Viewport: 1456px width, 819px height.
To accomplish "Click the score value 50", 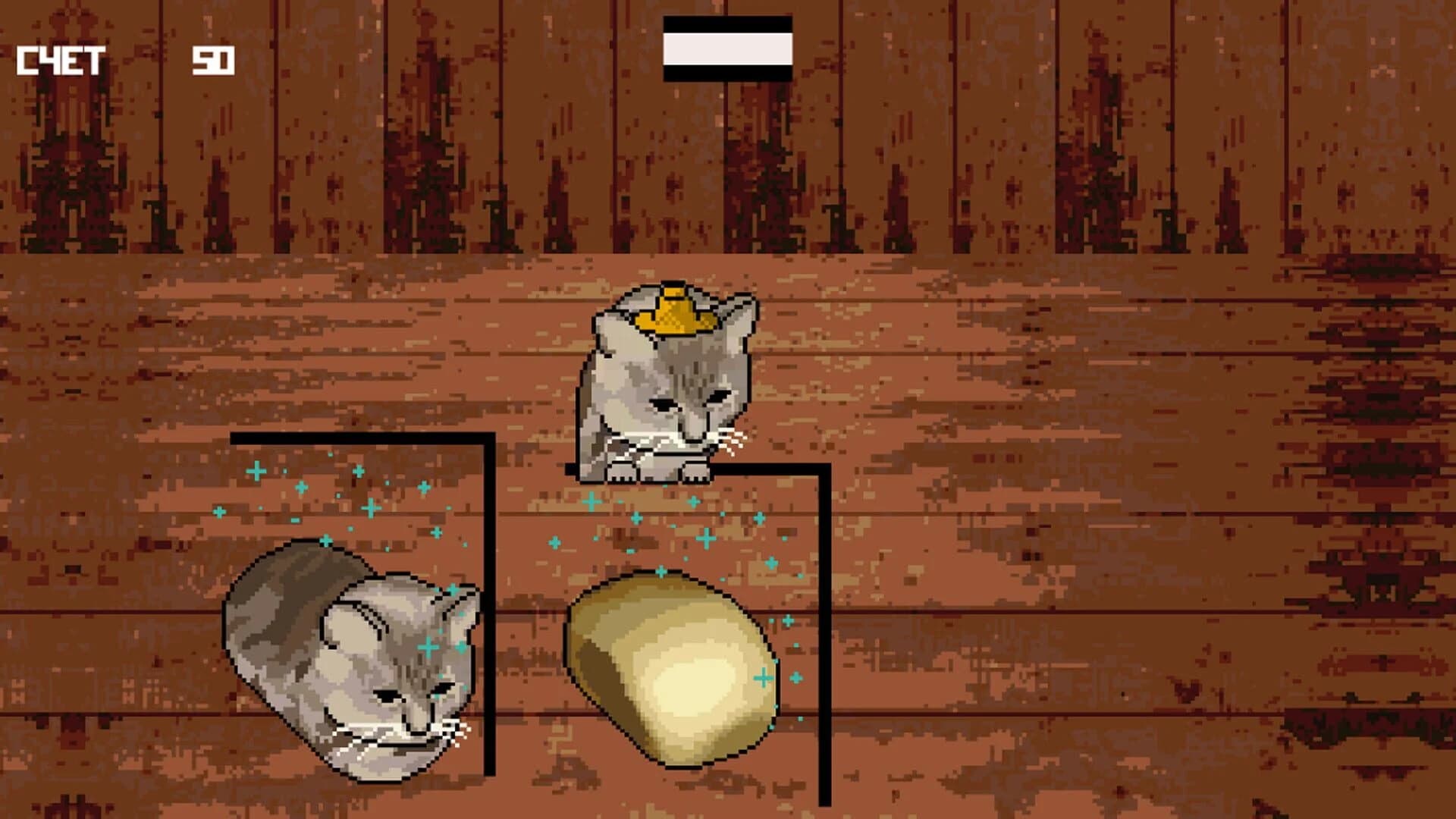I will pyautogui.click(x=215, y=61).
